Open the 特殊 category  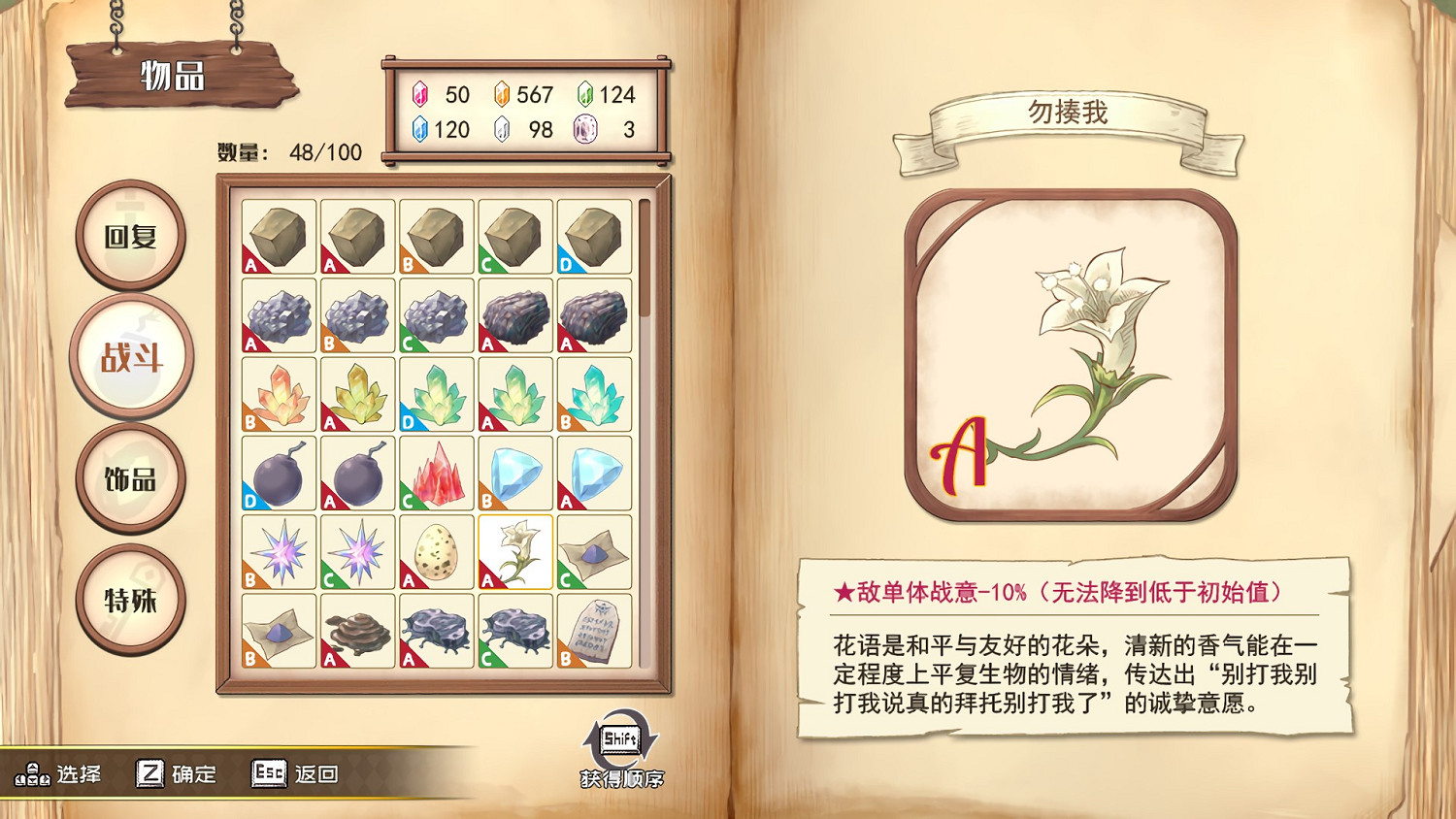[x=129, y=599]
